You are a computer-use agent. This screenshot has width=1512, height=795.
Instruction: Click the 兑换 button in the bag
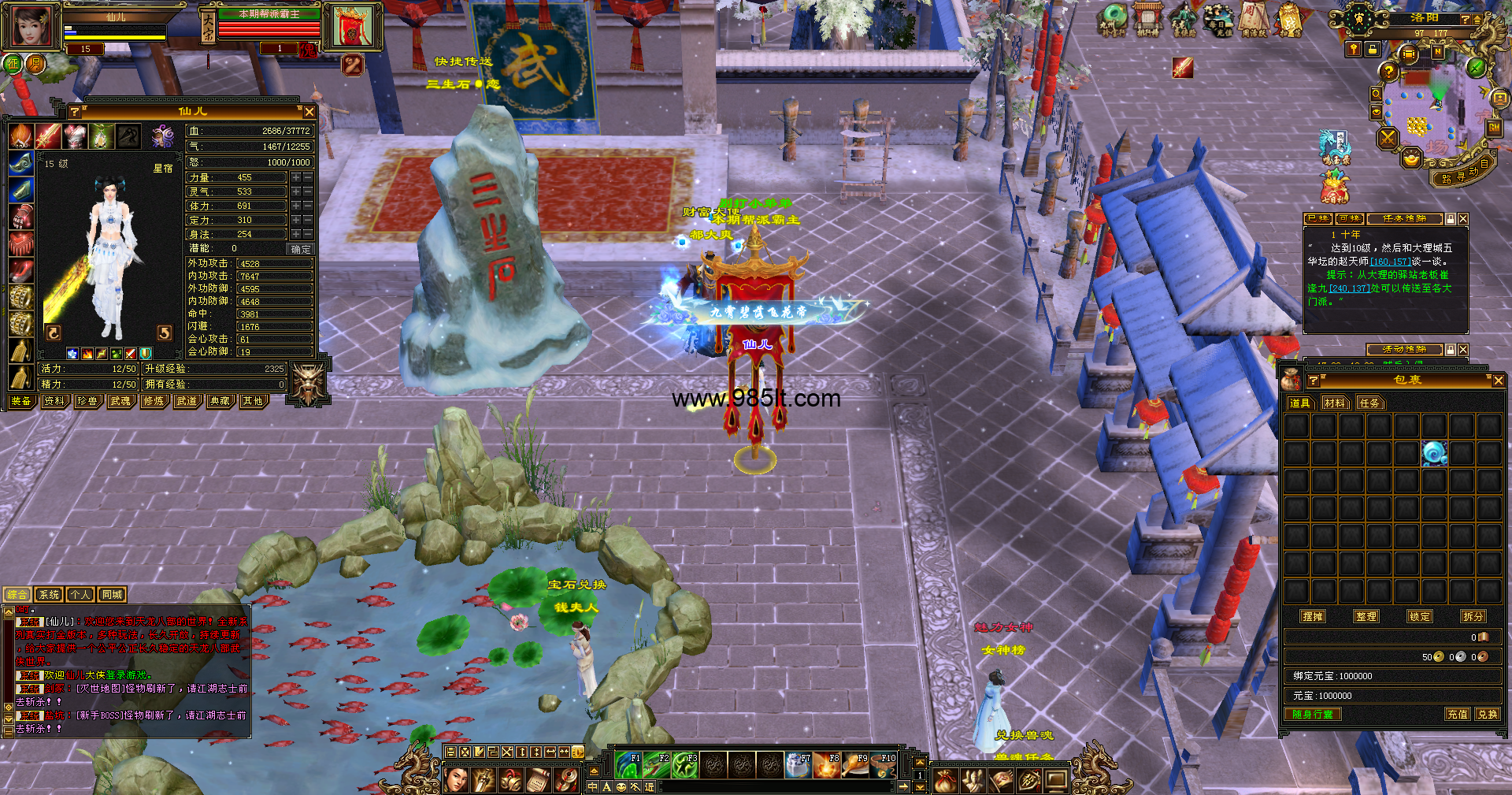click(1487, 714)
